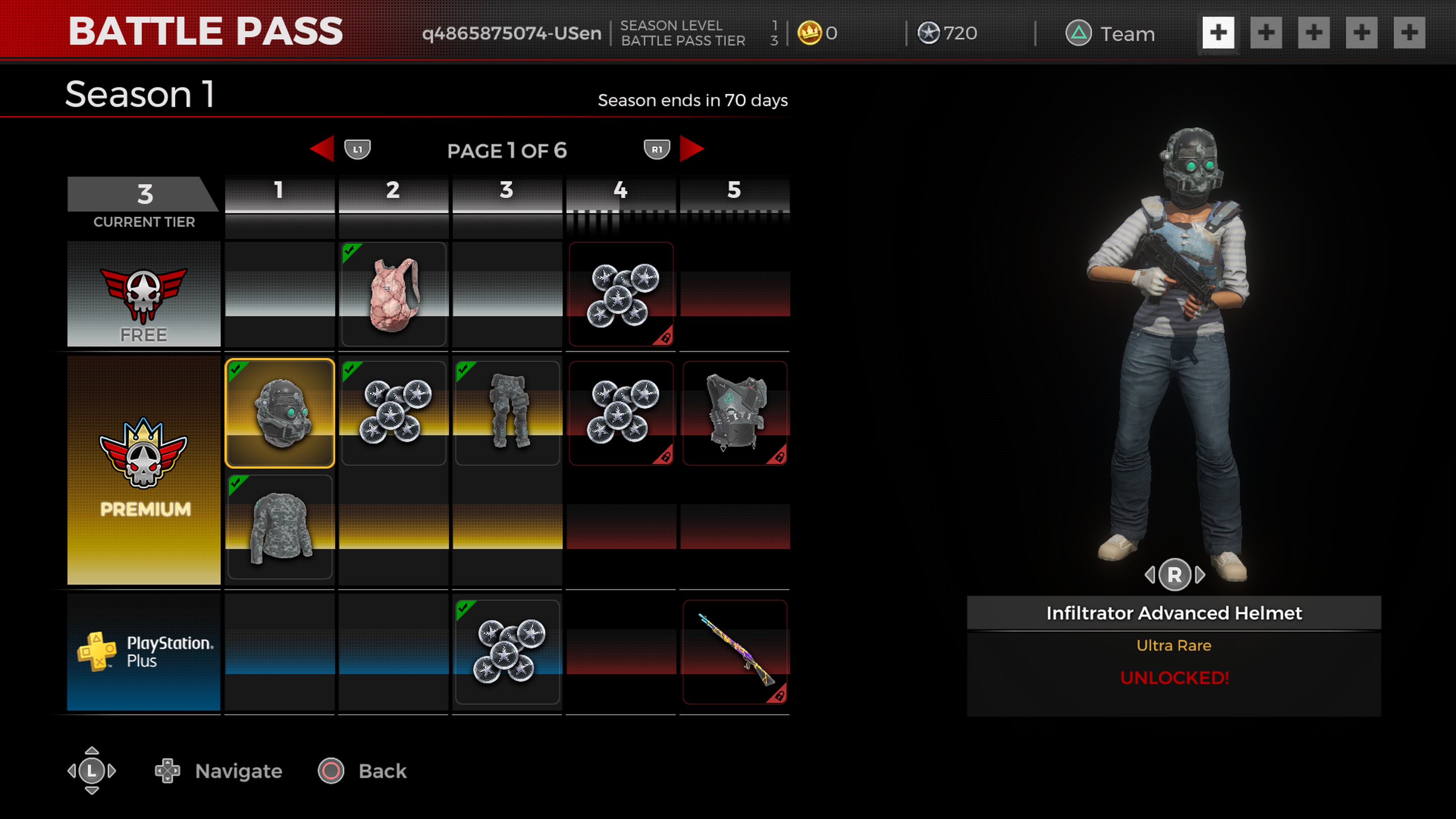Select the locked purple shotgun skin reward

(x=734, y=652)
